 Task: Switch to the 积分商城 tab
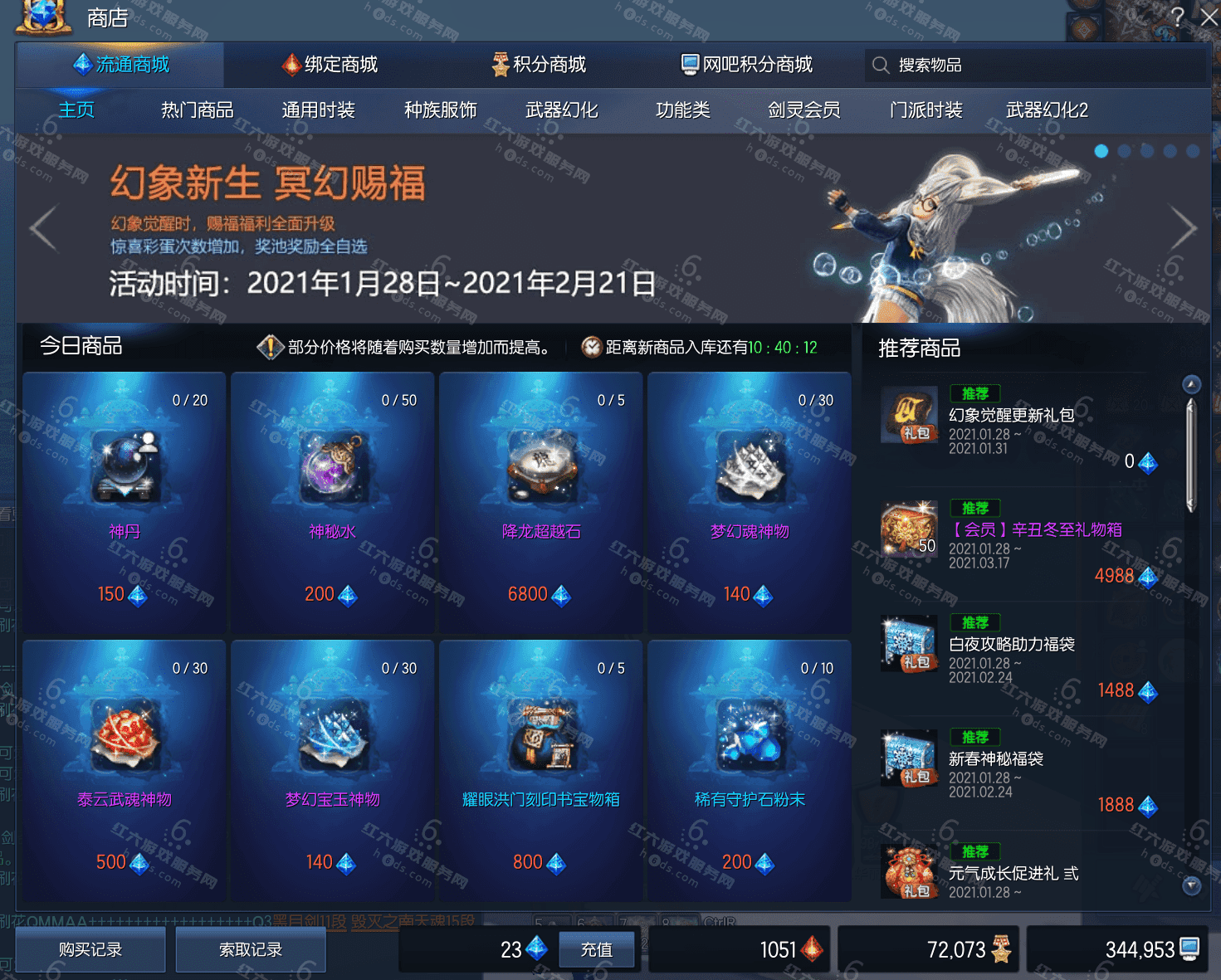click(537, 64)
